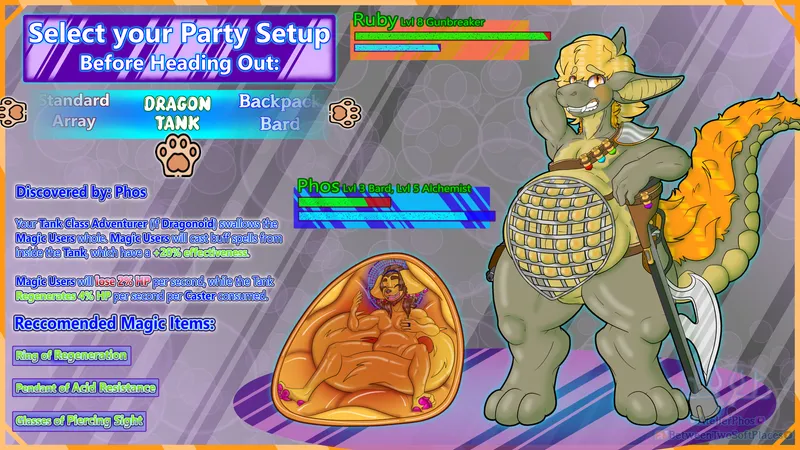Confirm with the large paw button
This screenshot has height=450, width=800.
pyautogui.click(x=178, y=155)
